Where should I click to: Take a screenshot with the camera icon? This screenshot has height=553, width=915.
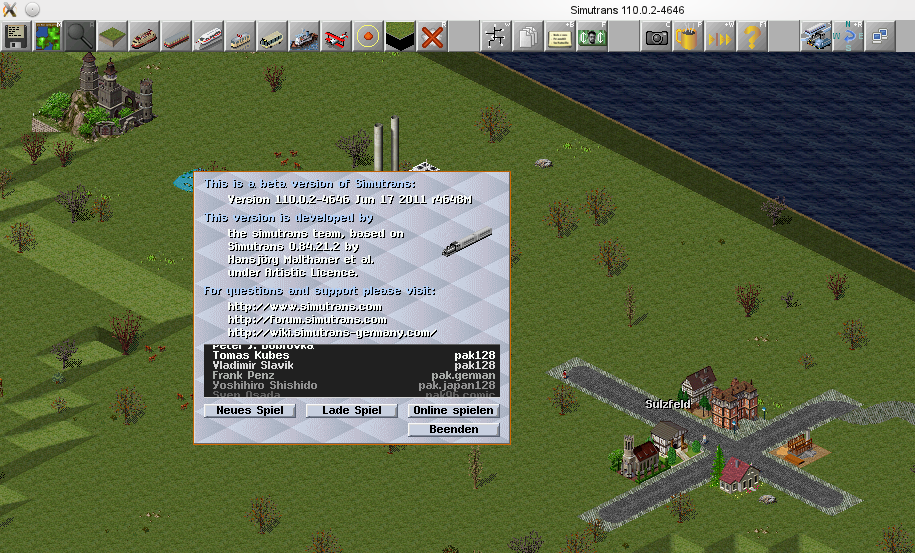657,37
